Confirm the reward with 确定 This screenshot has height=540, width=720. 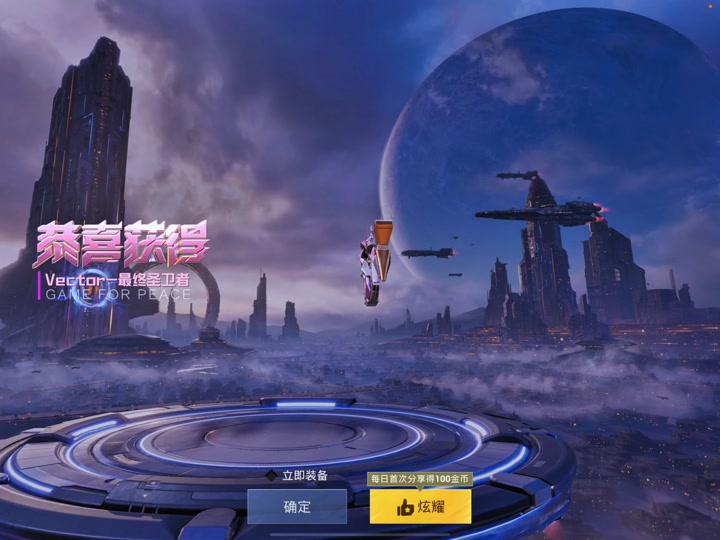tap(297, 507)
